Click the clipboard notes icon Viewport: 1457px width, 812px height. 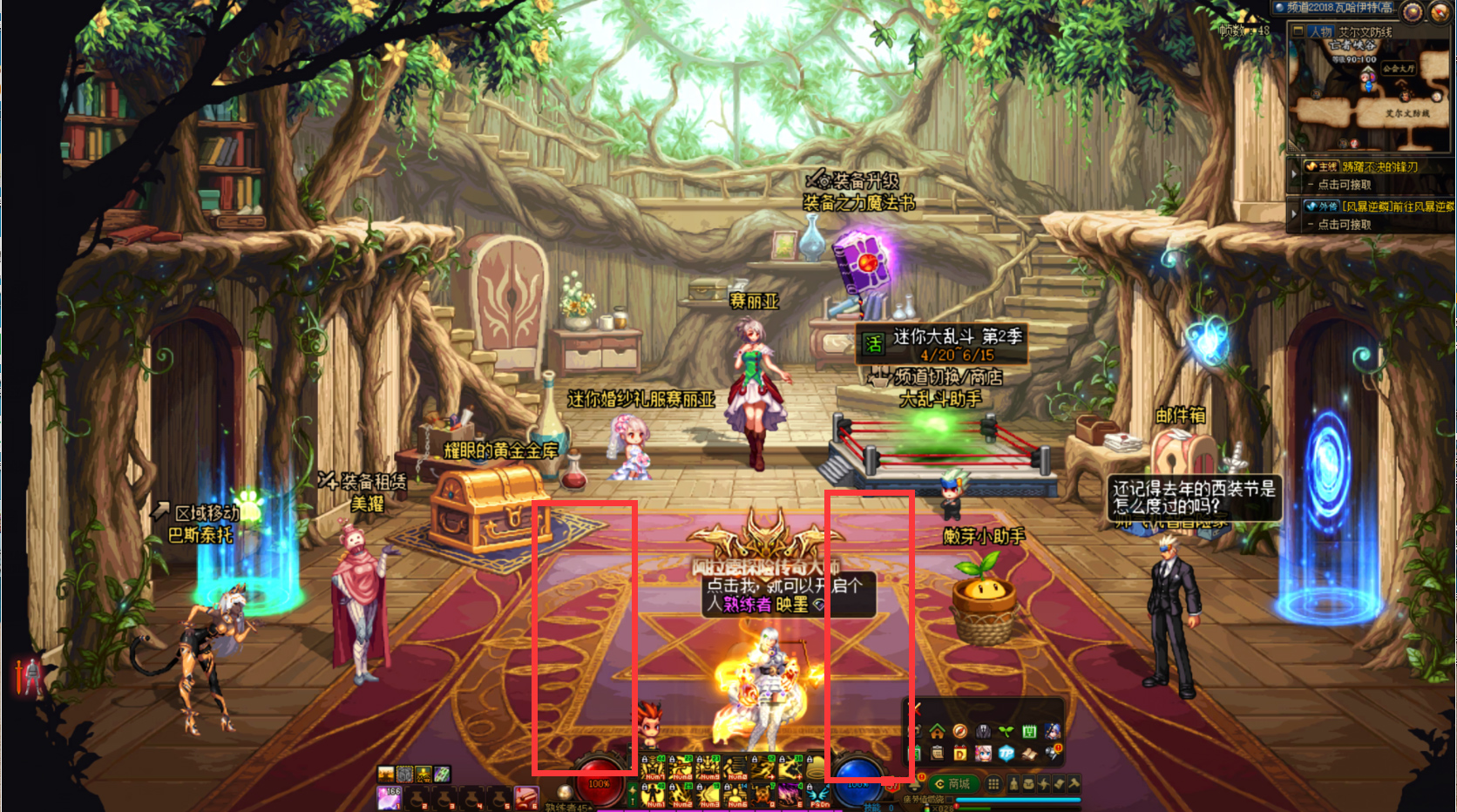(x=938, y=753)
